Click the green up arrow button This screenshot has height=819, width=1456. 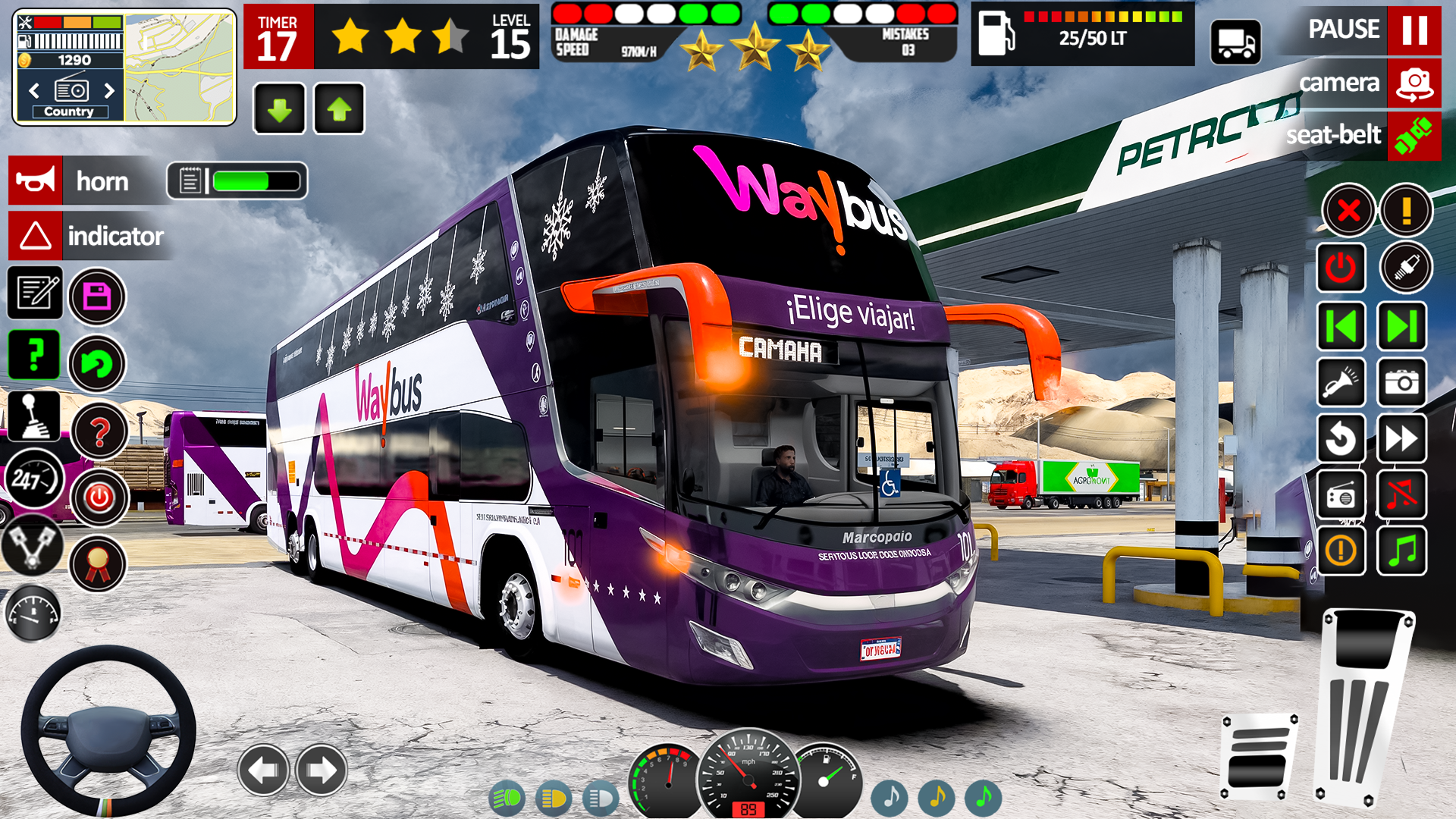click(x=339, y=110)
